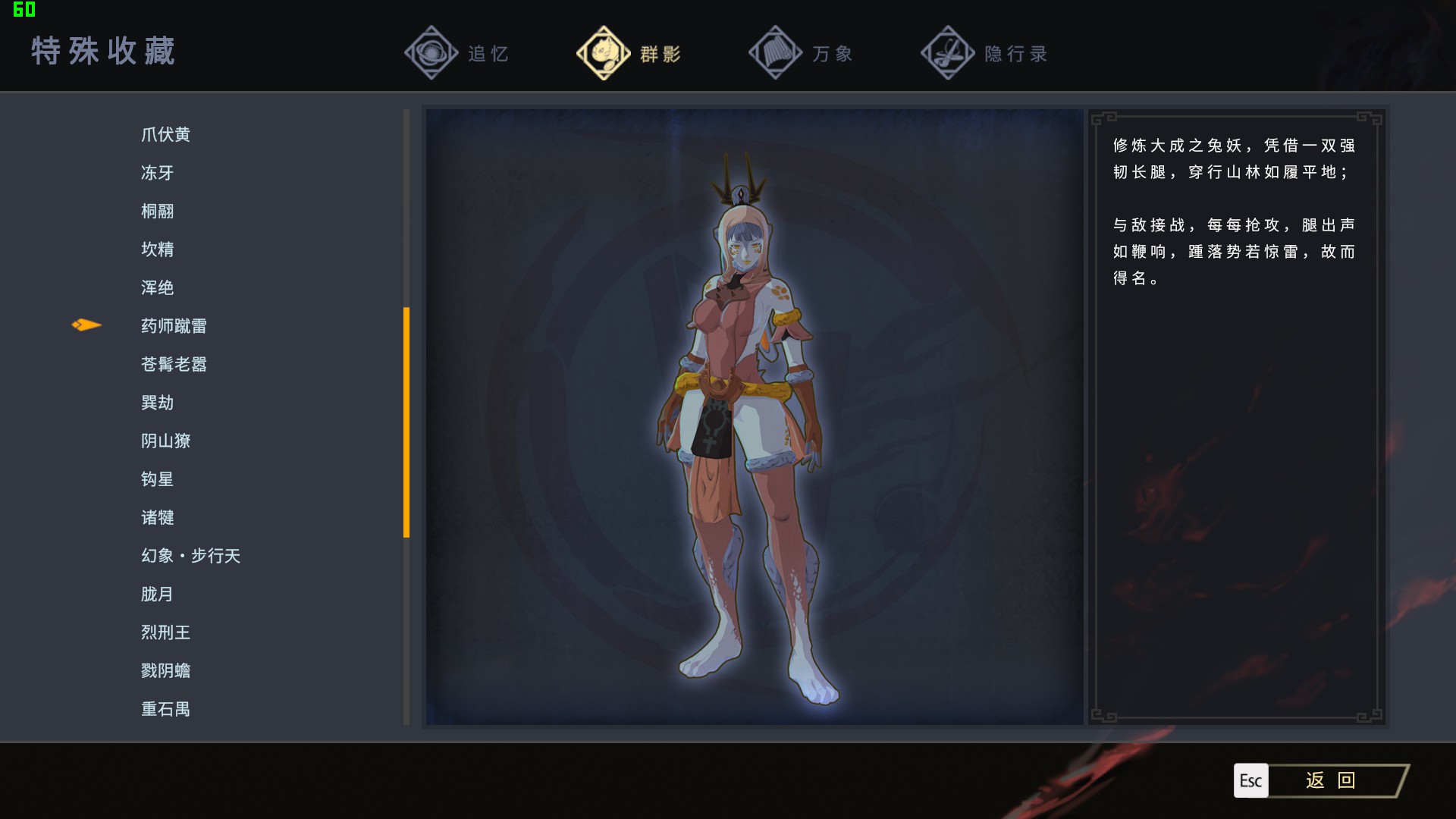Image resolution: width=1456 pixels, height=819 pixels.
Task: Select the 阴山獠 entry
Action: click(165, 441)
